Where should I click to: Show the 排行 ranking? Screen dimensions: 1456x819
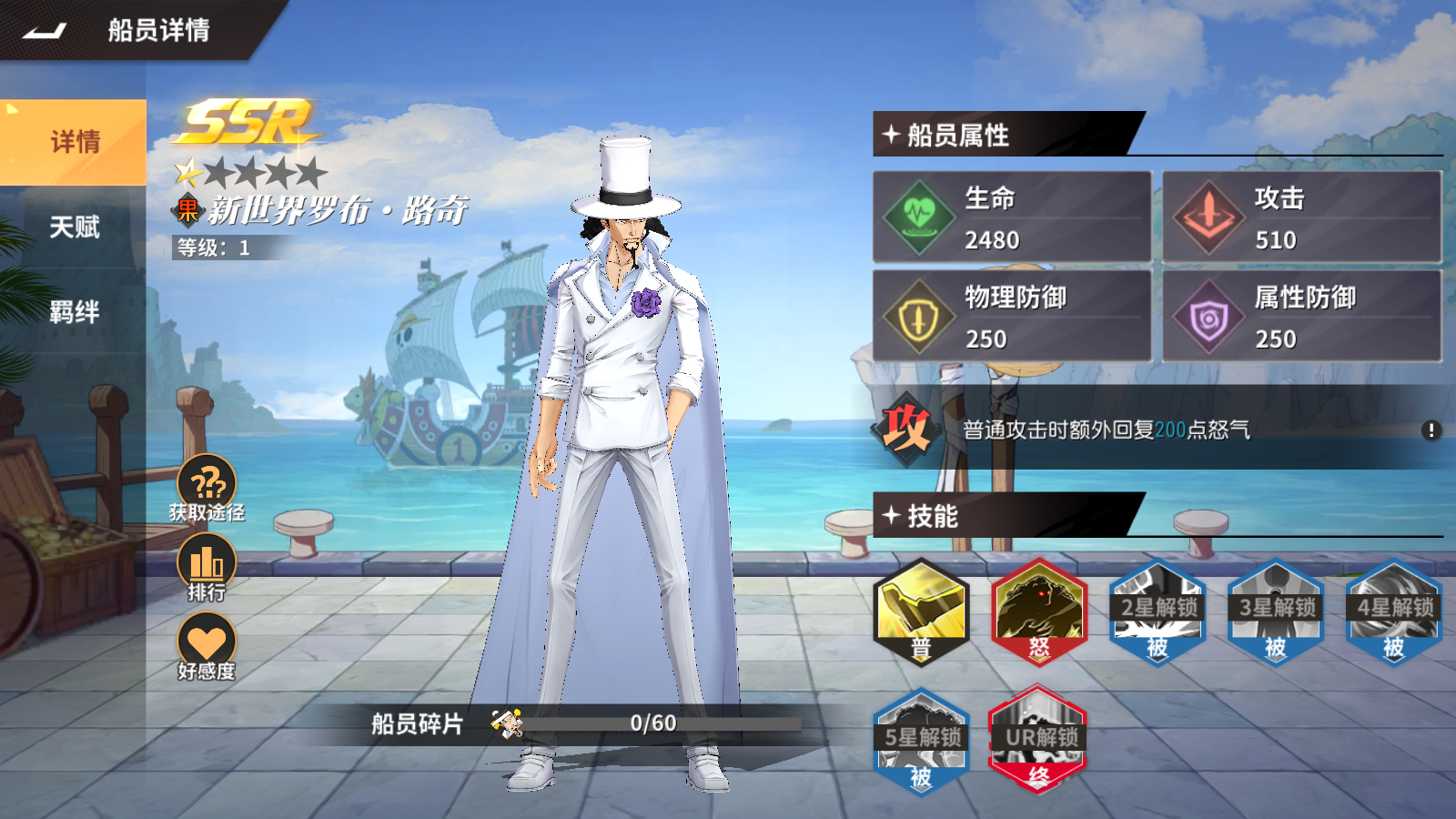pos(207,566)
